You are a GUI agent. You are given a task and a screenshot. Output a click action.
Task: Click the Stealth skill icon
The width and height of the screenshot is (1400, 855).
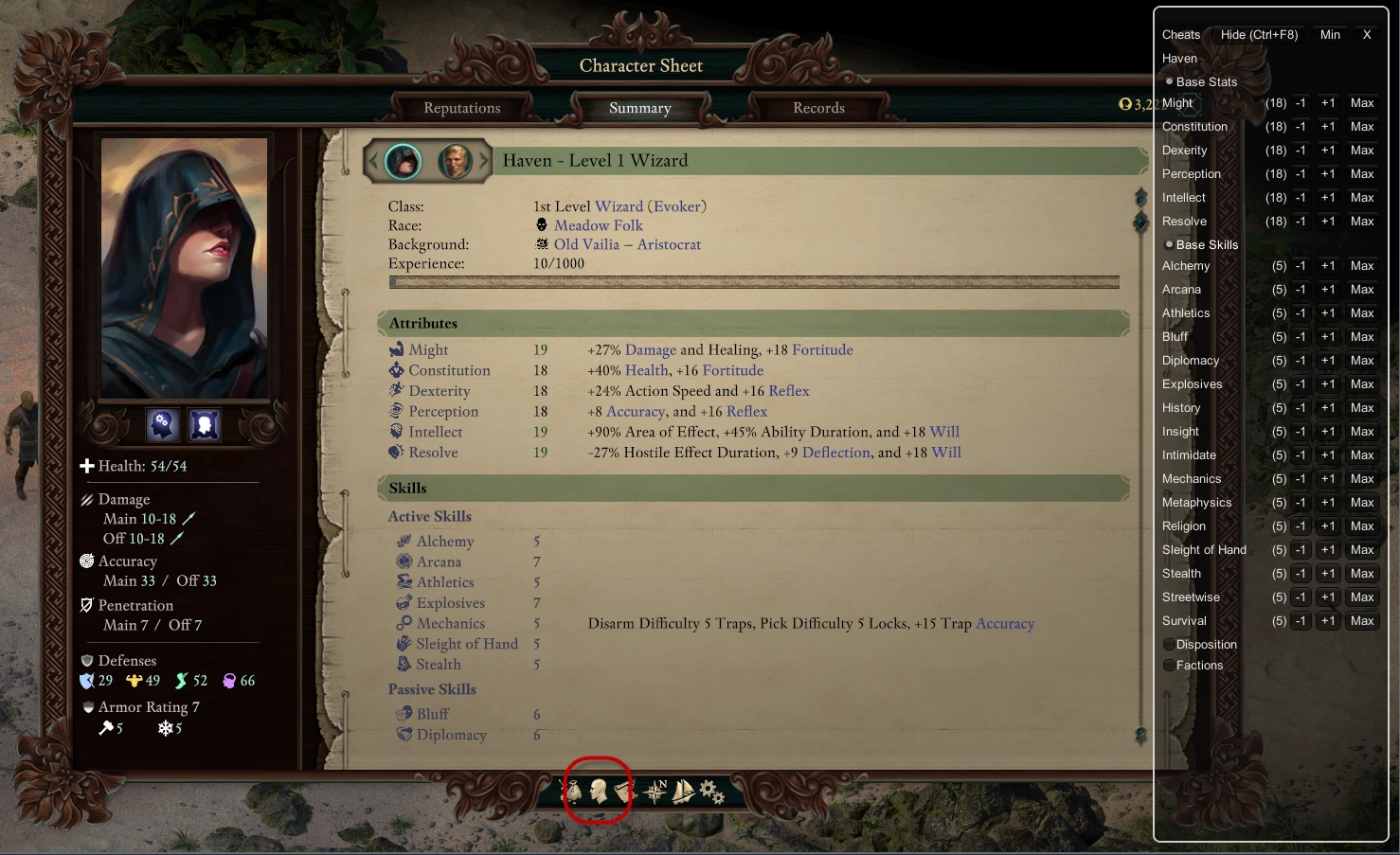click(404, 664)
